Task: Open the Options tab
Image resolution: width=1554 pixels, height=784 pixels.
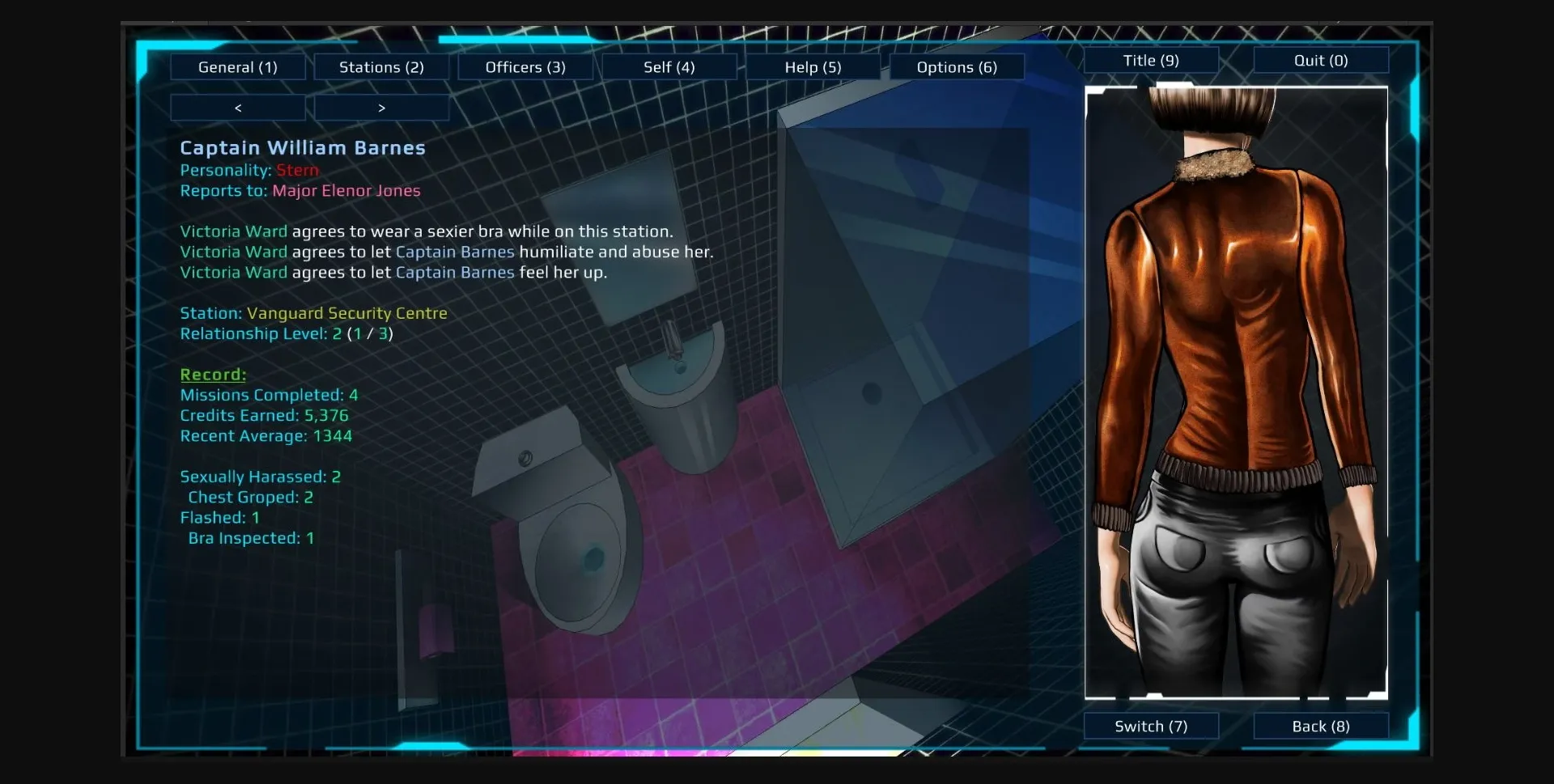Action: [956, 67]
